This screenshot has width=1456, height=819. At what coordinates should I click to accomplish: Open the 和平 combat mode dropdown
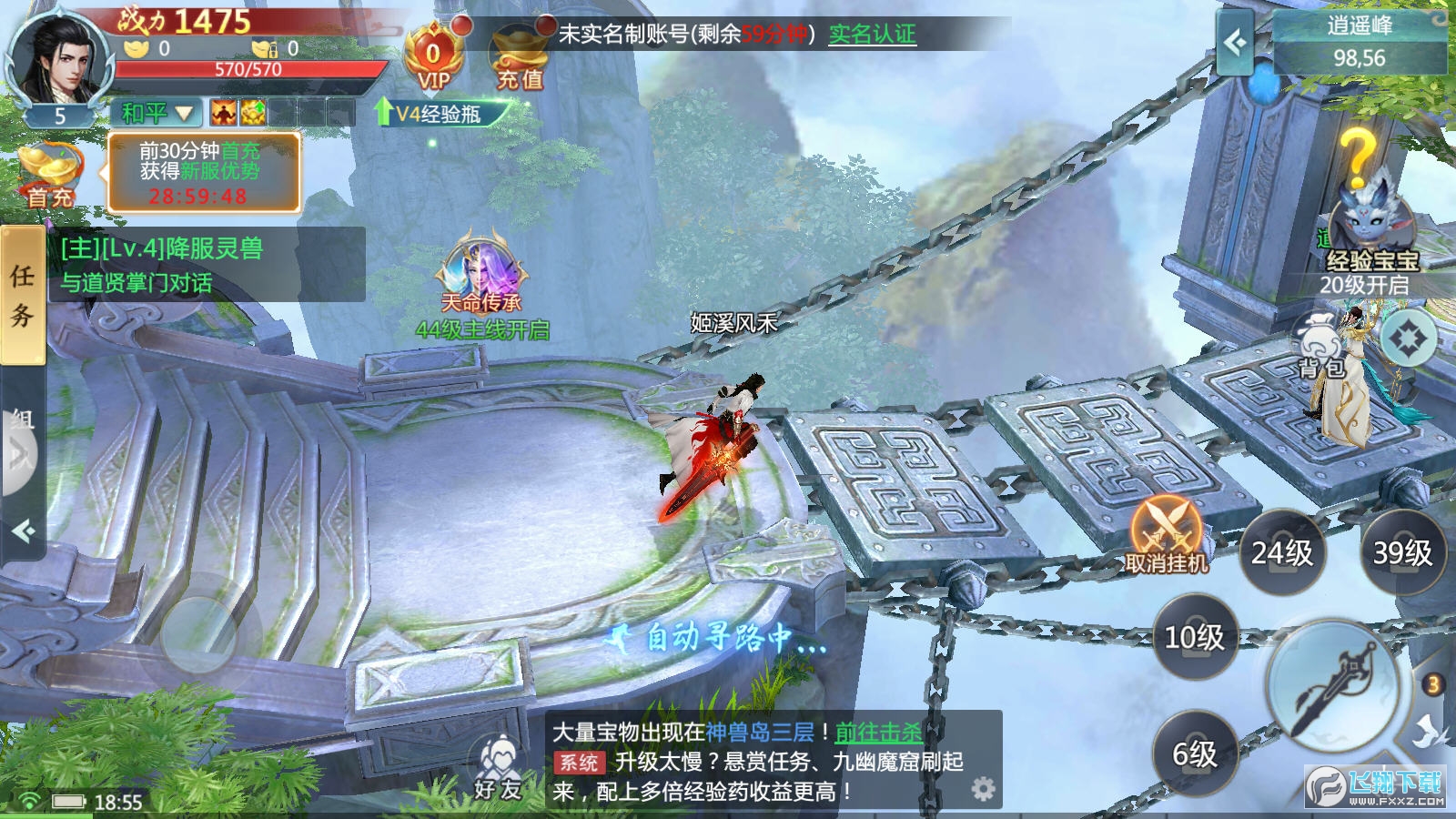coord(157,113)
